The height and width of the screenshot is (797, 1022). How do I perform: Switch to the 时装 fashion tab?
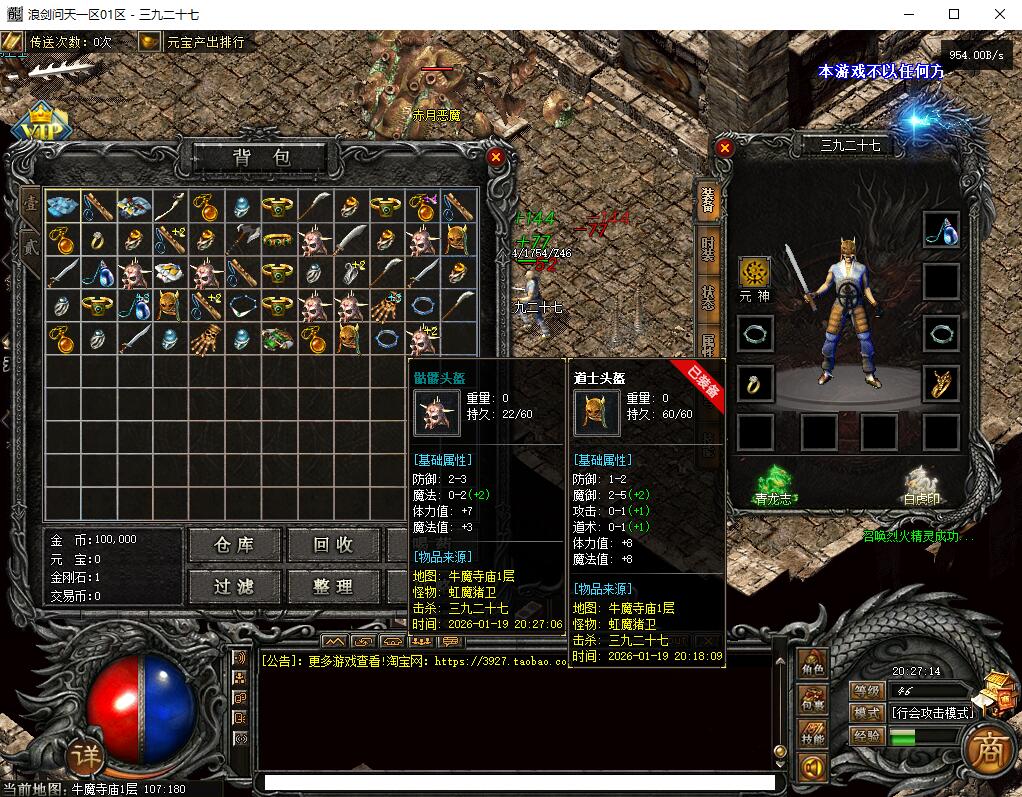coord(708,248)
